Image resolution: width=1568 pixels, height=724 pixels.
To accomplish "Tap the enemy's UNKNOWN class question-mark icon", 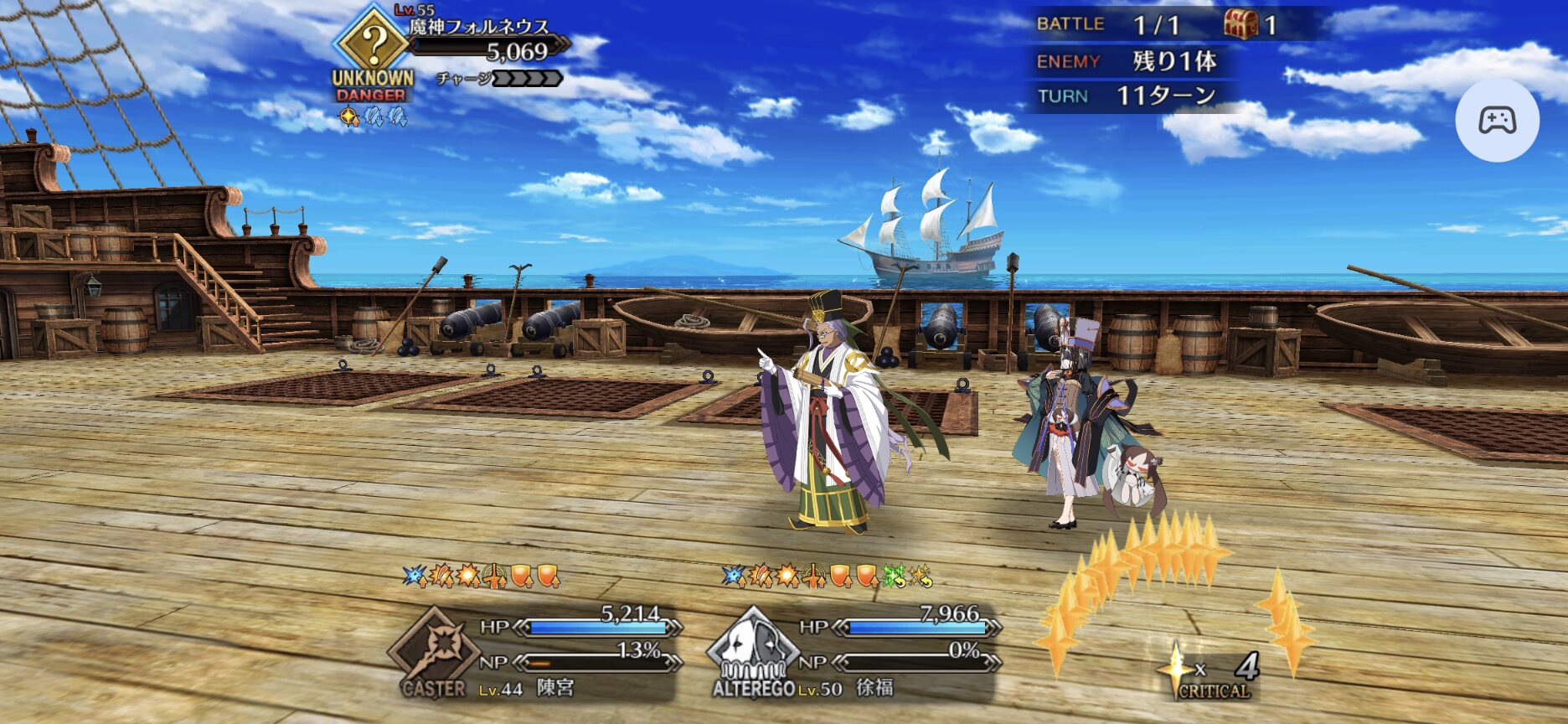I will pyautogui.click(x=374, y=40).
